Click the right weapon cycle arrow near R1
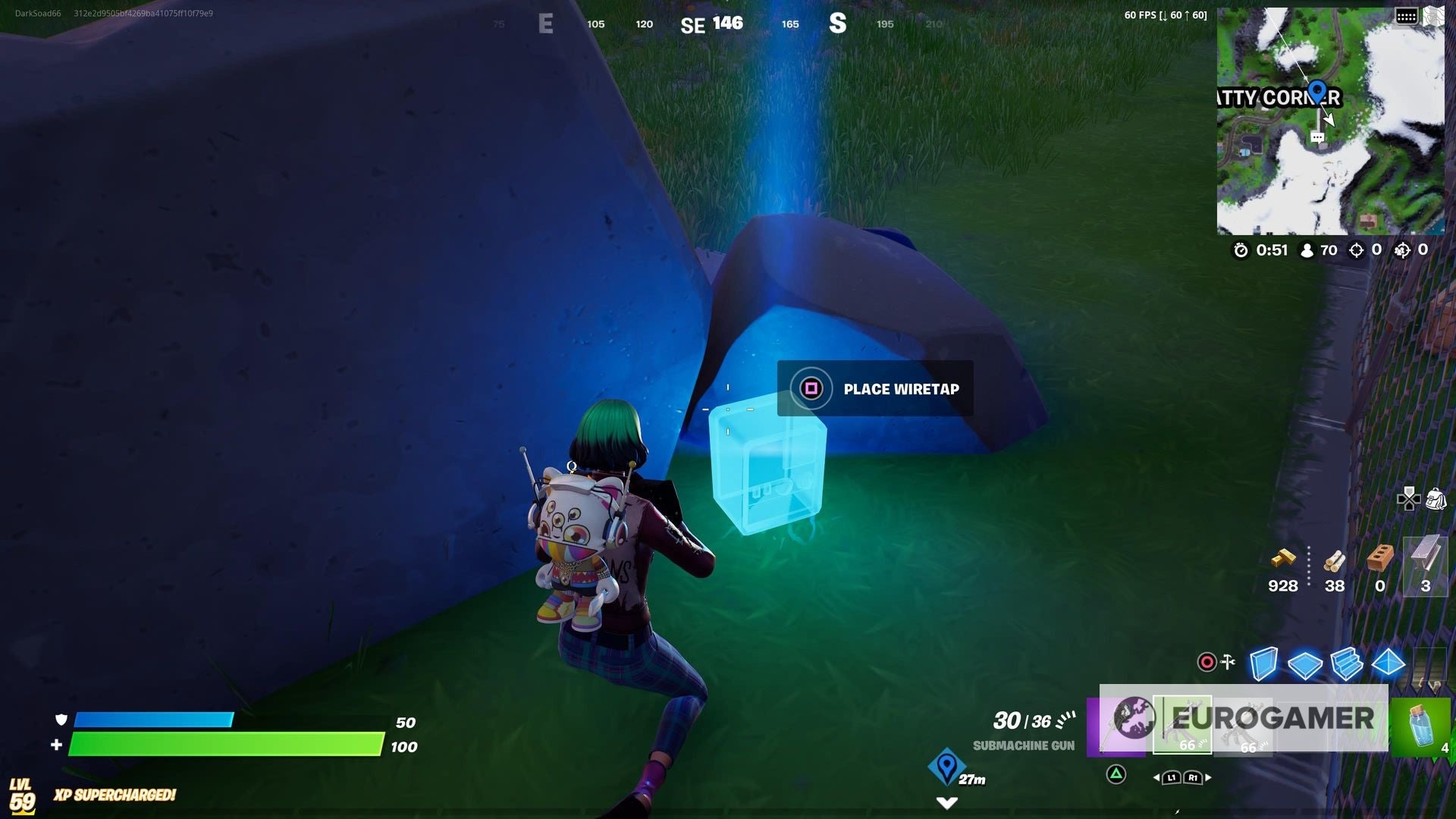This screenshot has width=1456, height=819. [x=1208, y=777]
